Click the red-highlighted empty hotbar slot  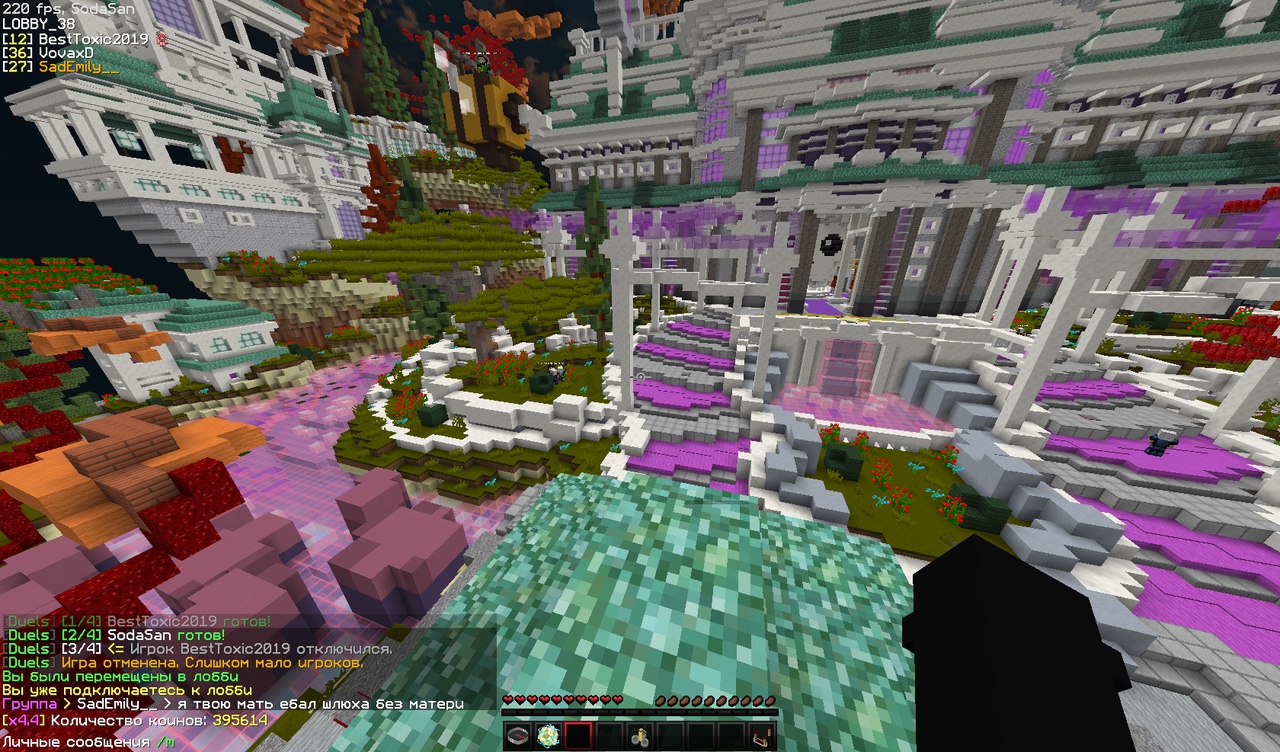tap(578, 736)
